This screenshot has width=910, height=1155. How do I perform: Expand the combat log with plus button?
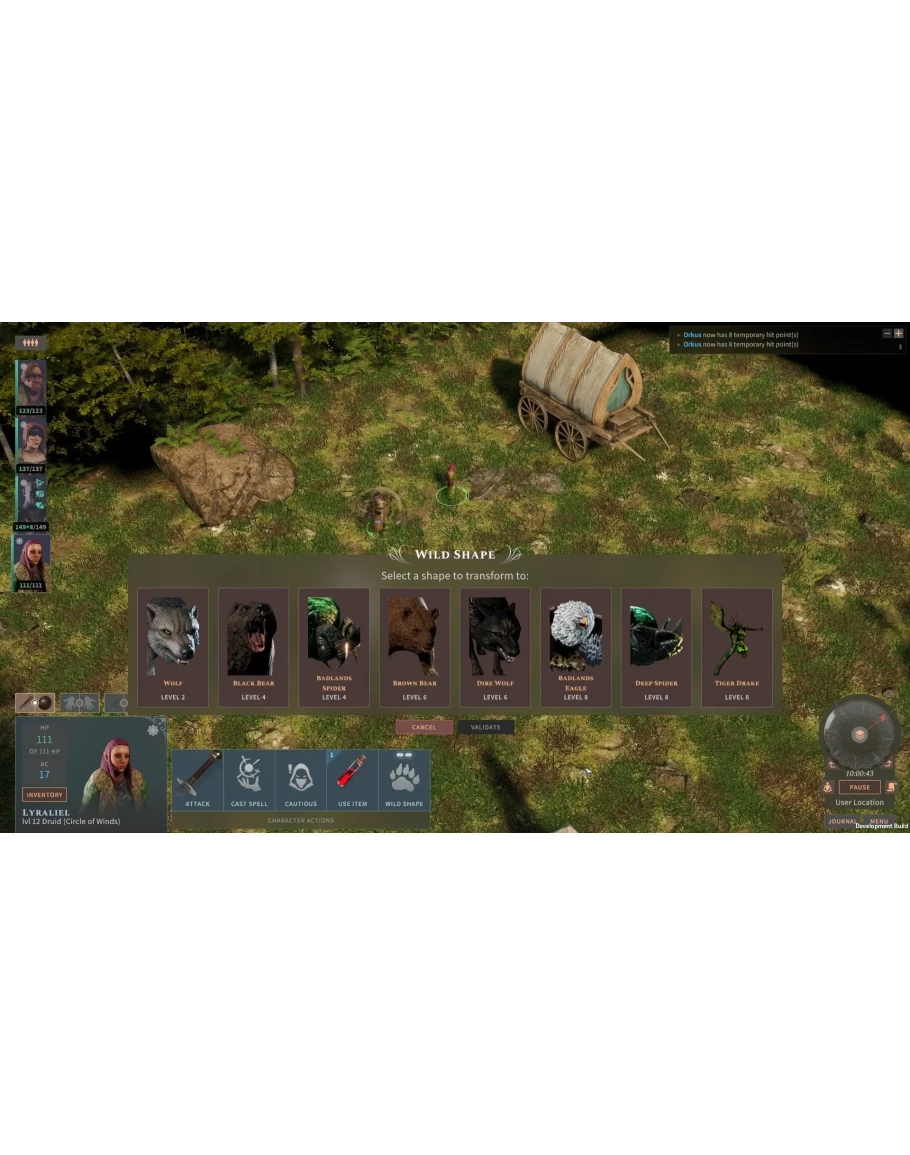pyautogui.click(x=898, y=333)
